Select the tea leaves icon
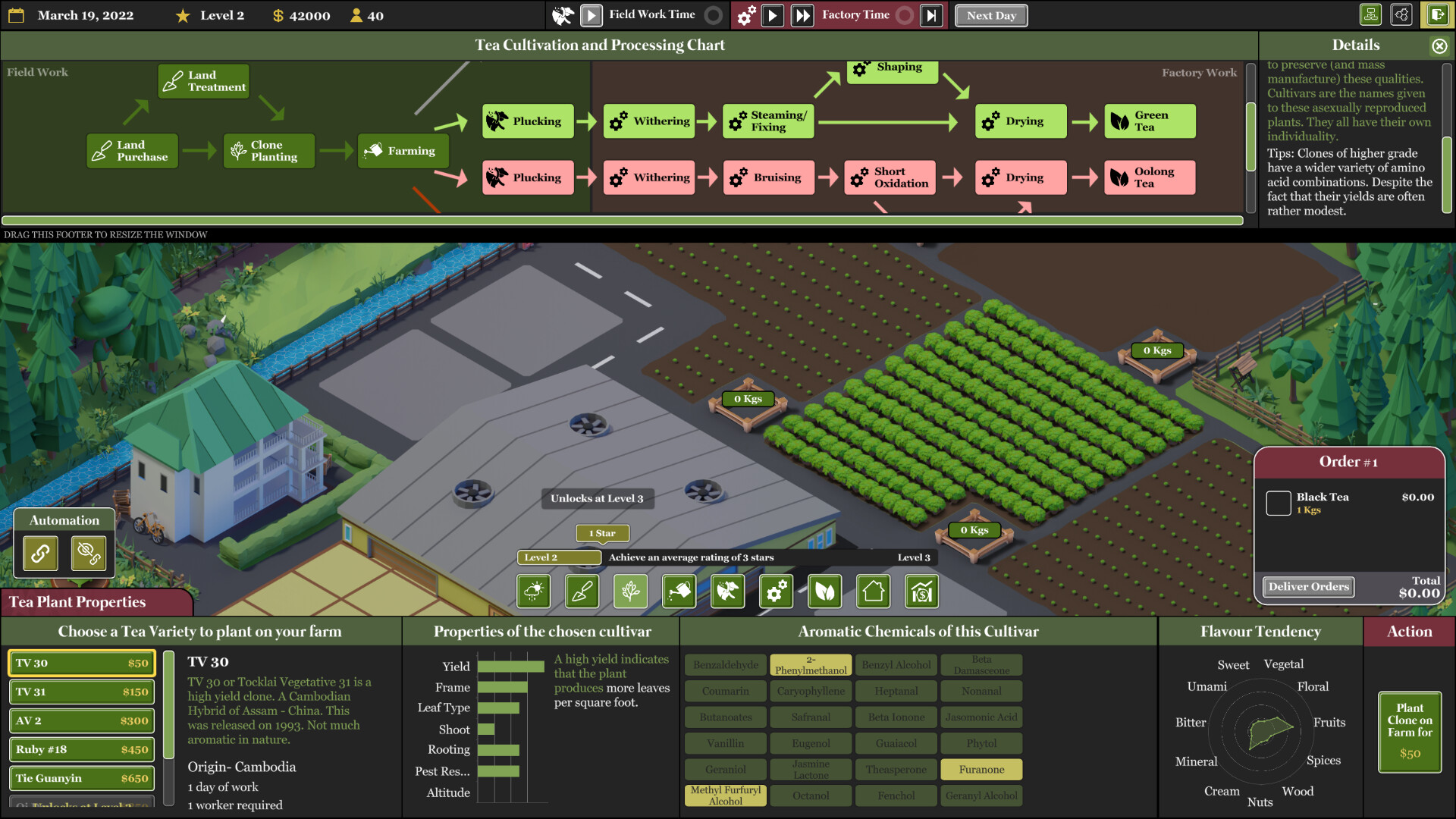Image resolution: width=1456 pixels, height=819 pixels. coord(824,591)
